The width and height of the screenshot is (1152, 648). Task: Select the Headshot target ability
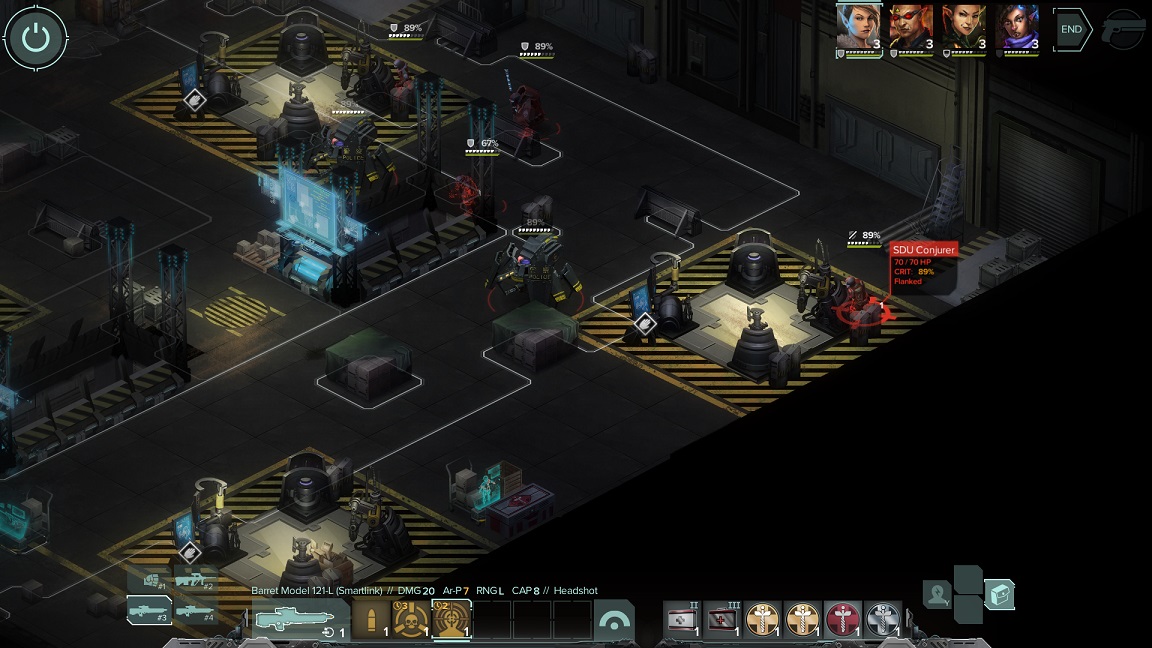[451, 620]
